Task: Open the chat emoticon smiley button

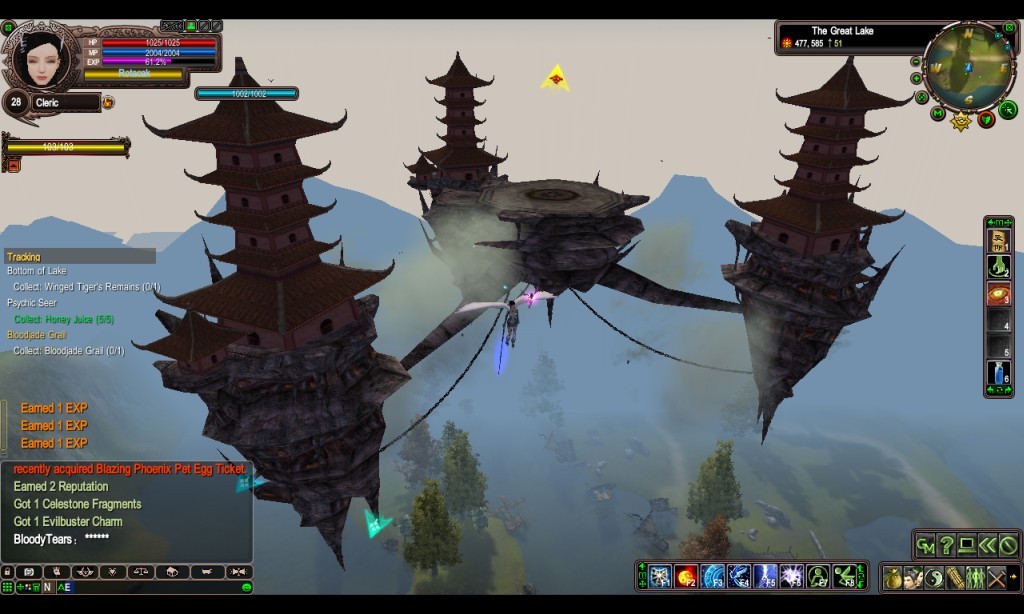Action: (x=246, y=587)
